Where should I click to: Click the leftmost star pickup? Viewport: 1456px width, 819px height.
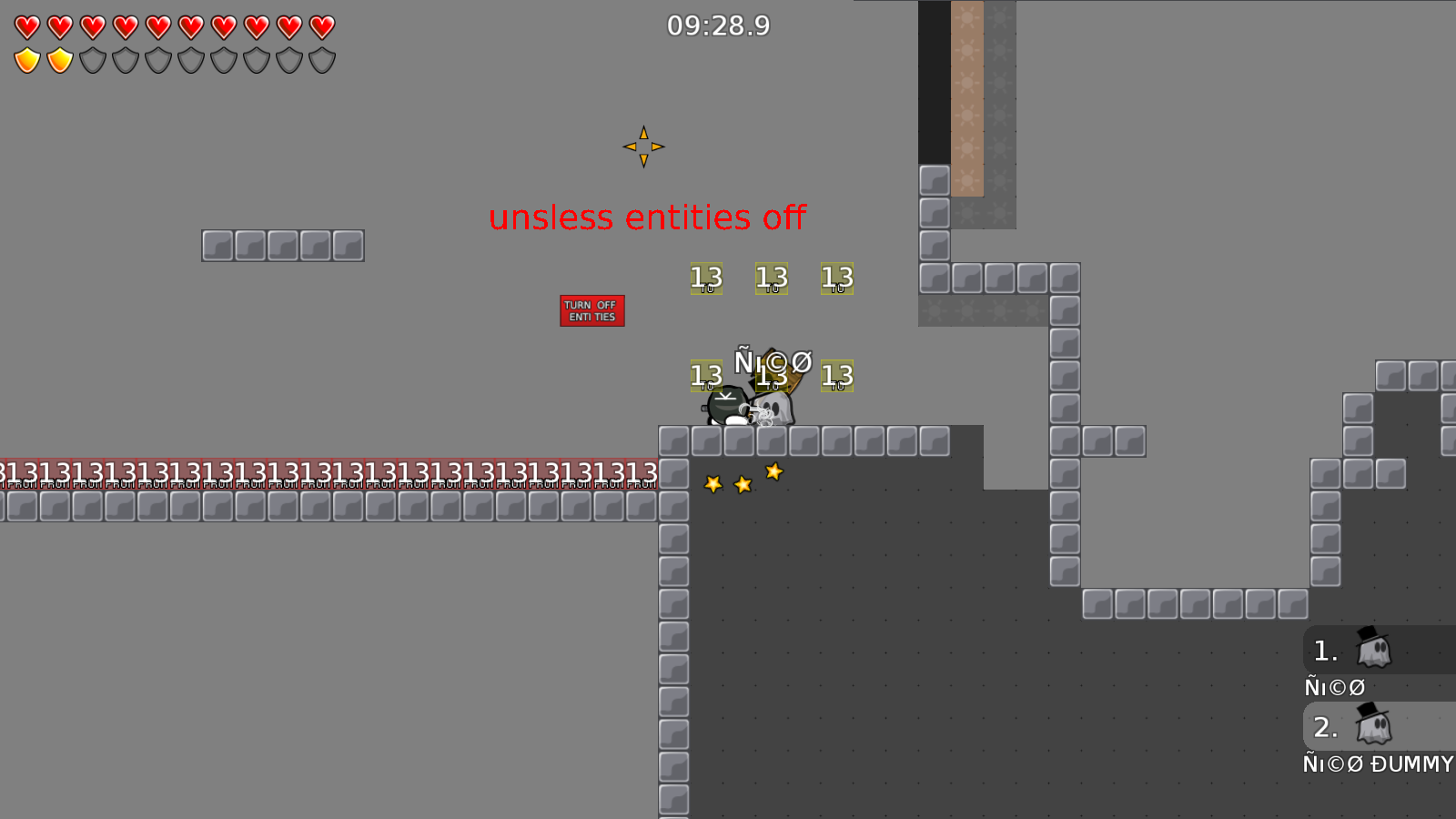pyautogui.click(x=713, y=485)
